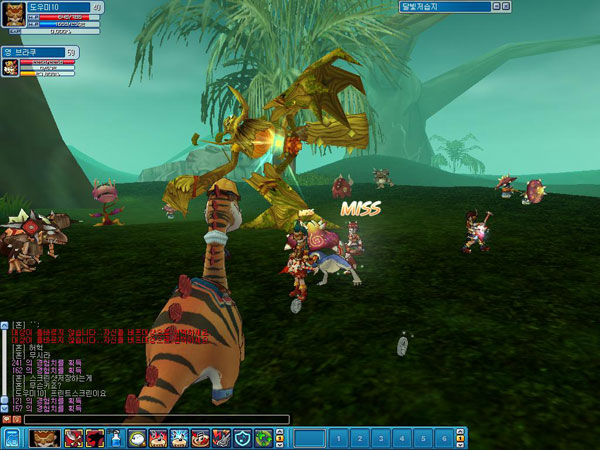Screen dimensions: 600x450
Task: Select numbered quick slot 3
Action: [x=381, y=438]
